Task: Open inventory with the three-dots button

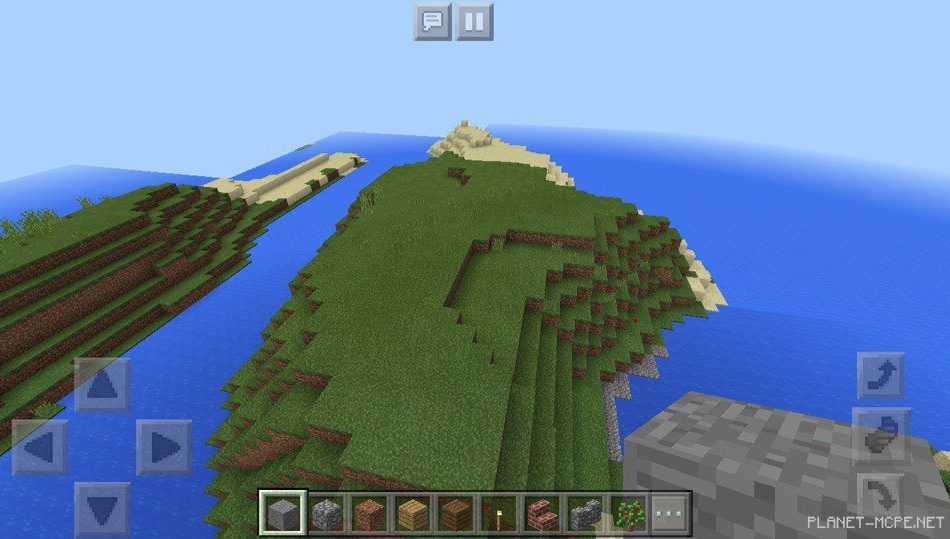Action: pyautogui.click(x=670, y=514)
